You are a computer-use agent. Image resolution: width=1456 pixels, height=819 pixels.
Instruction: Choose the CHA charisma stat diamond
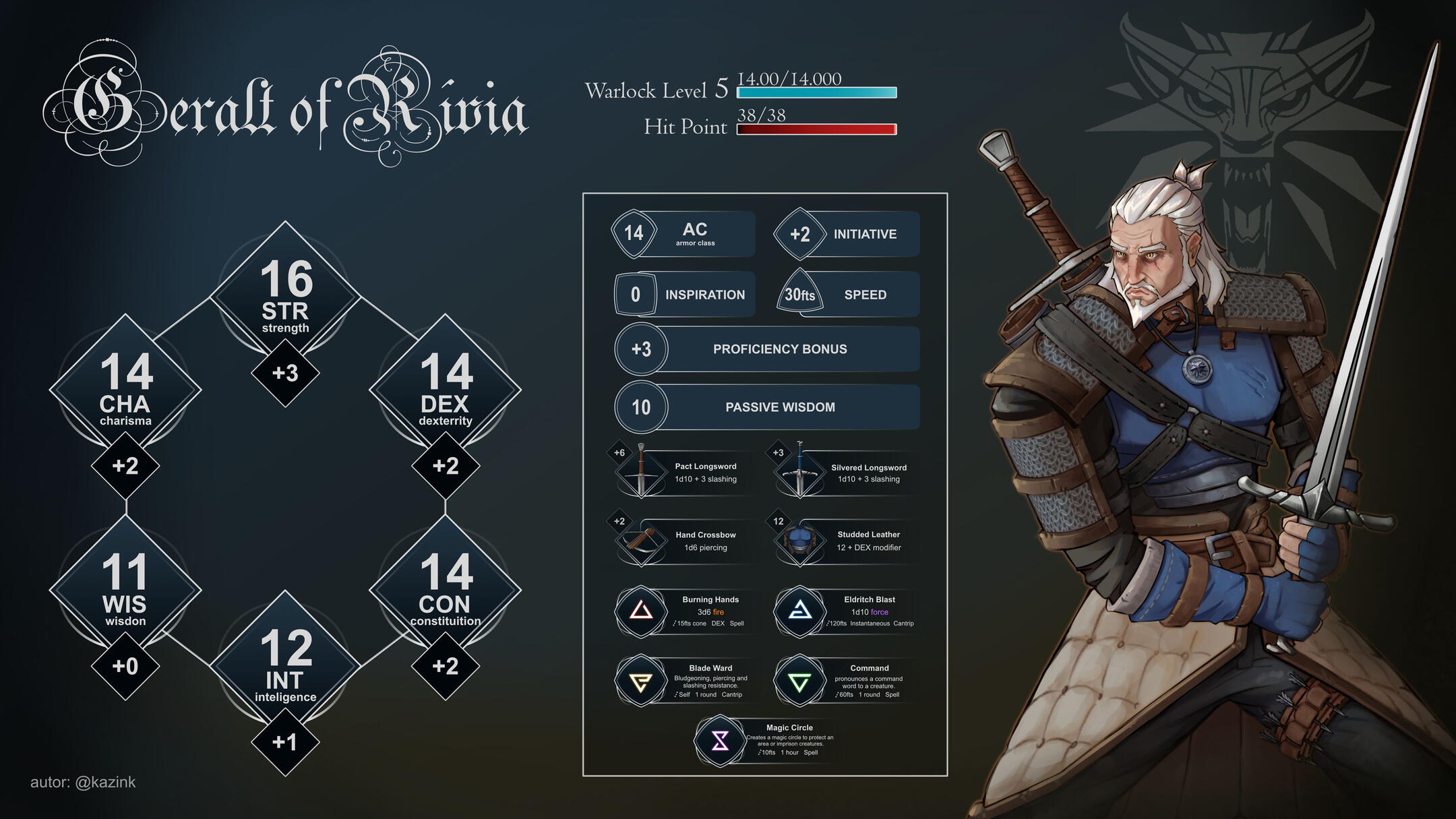point(125,389)
